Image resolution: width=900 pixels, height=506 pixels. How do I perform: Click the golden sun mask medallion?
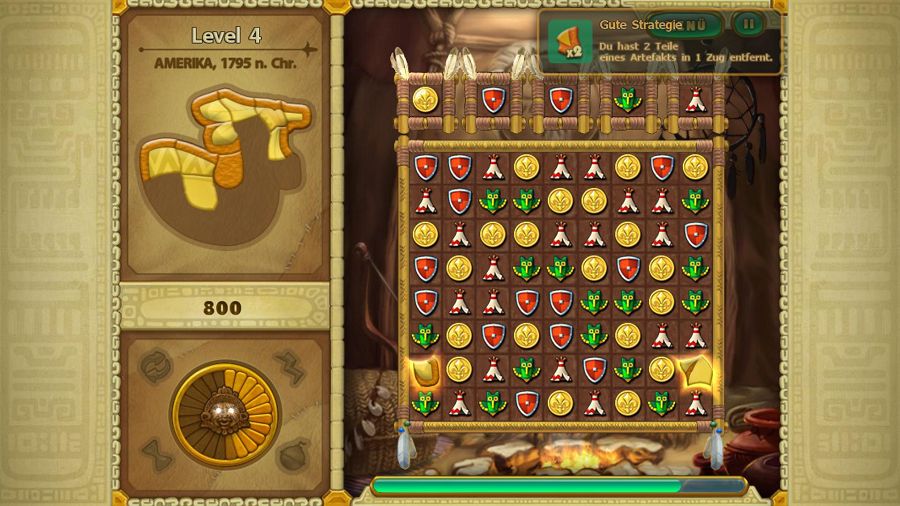[224, 410]
